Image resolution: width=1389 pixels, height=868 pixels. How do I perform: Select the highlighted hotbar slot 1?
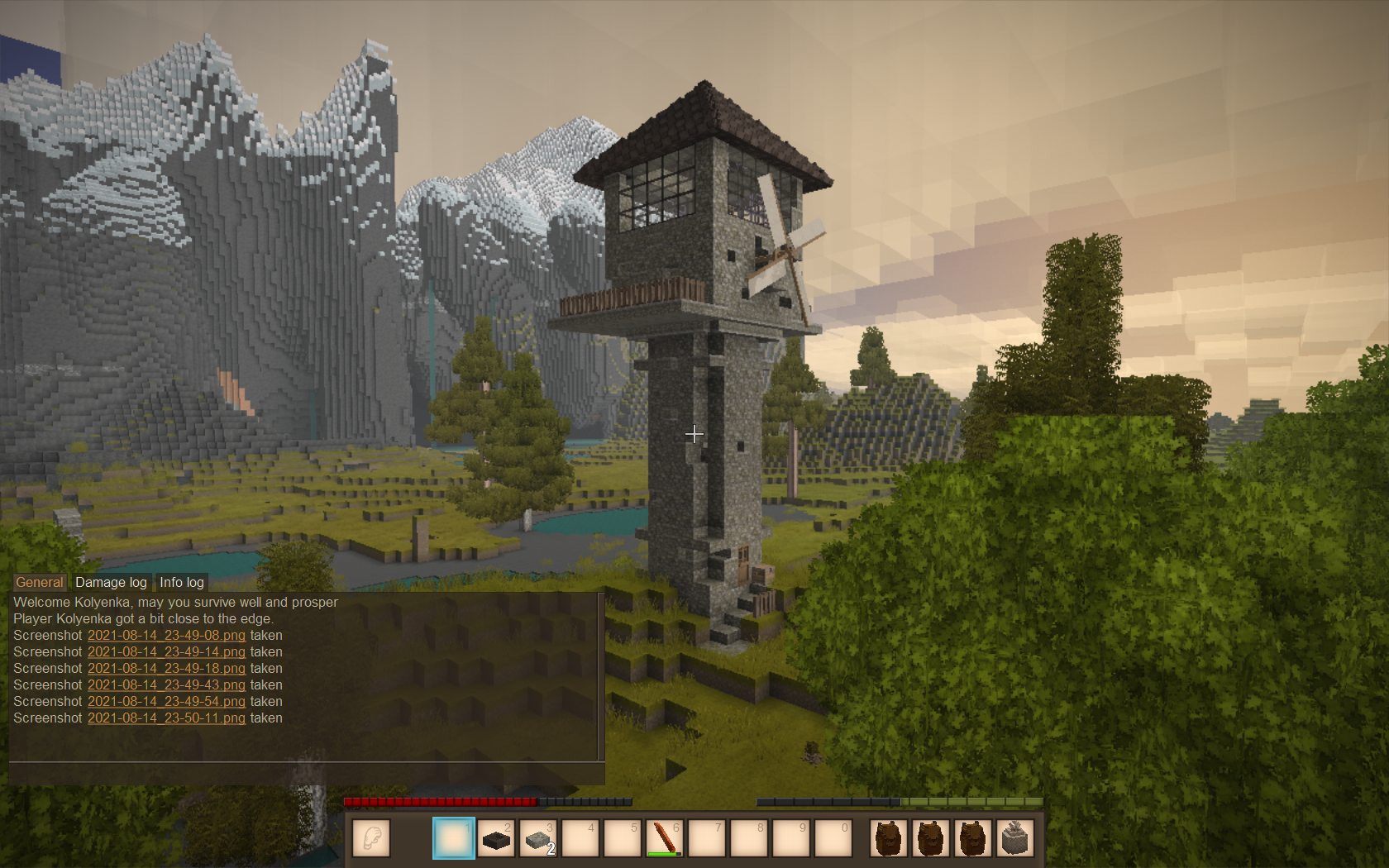pos(454,838)
